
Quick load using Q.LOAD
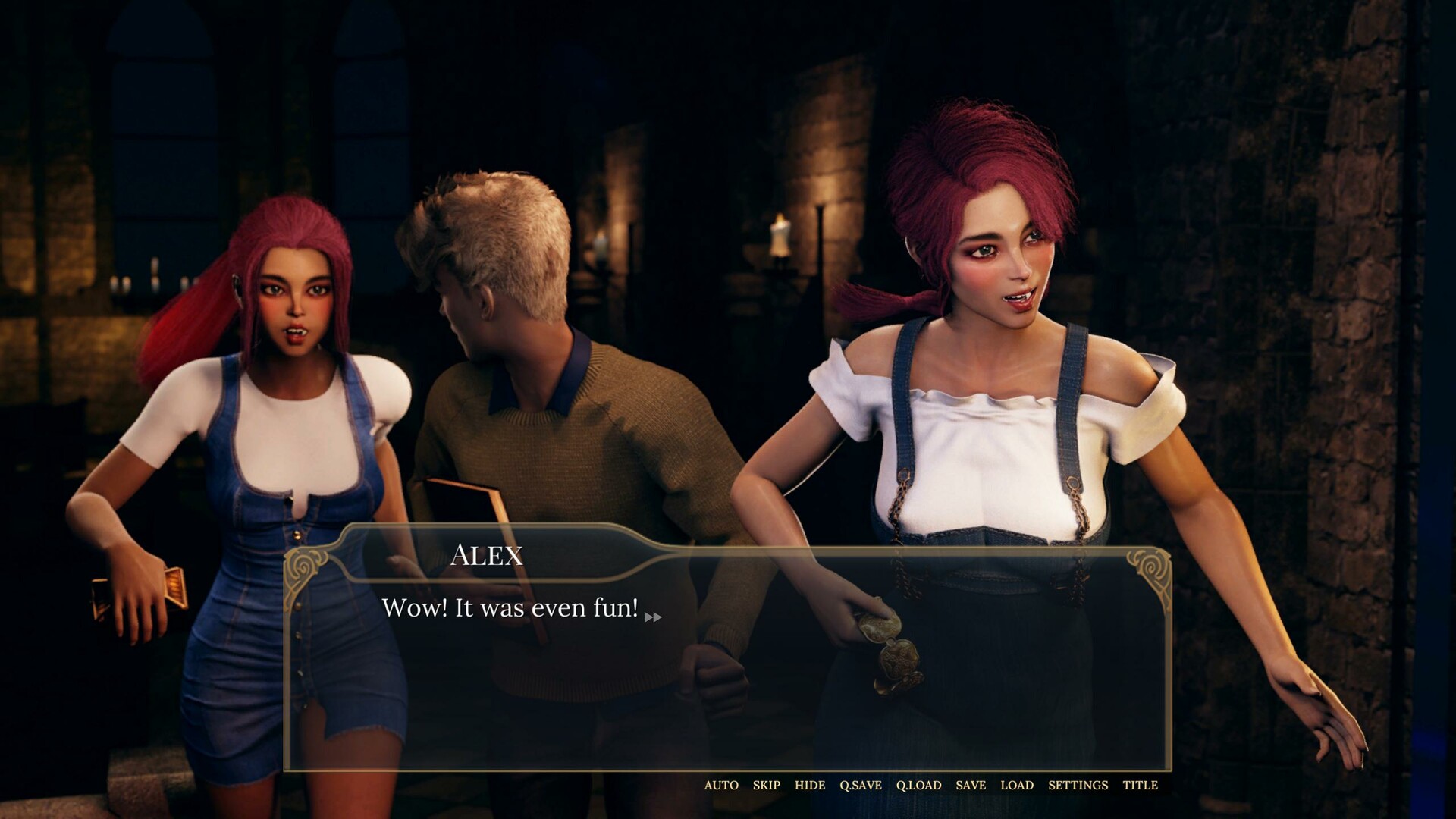click(x=920, y=786)
